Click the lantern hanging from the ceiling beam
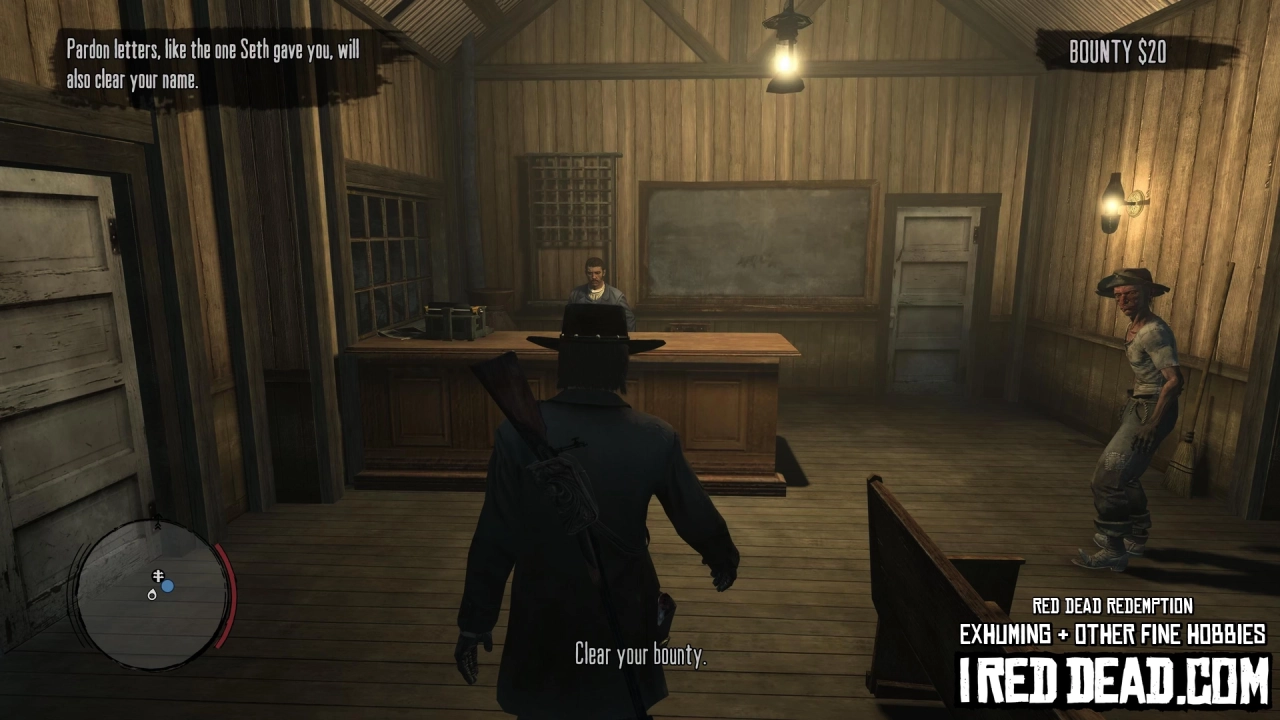The image size is (1280, 720). pyautogui.click(x=785, y=60)
